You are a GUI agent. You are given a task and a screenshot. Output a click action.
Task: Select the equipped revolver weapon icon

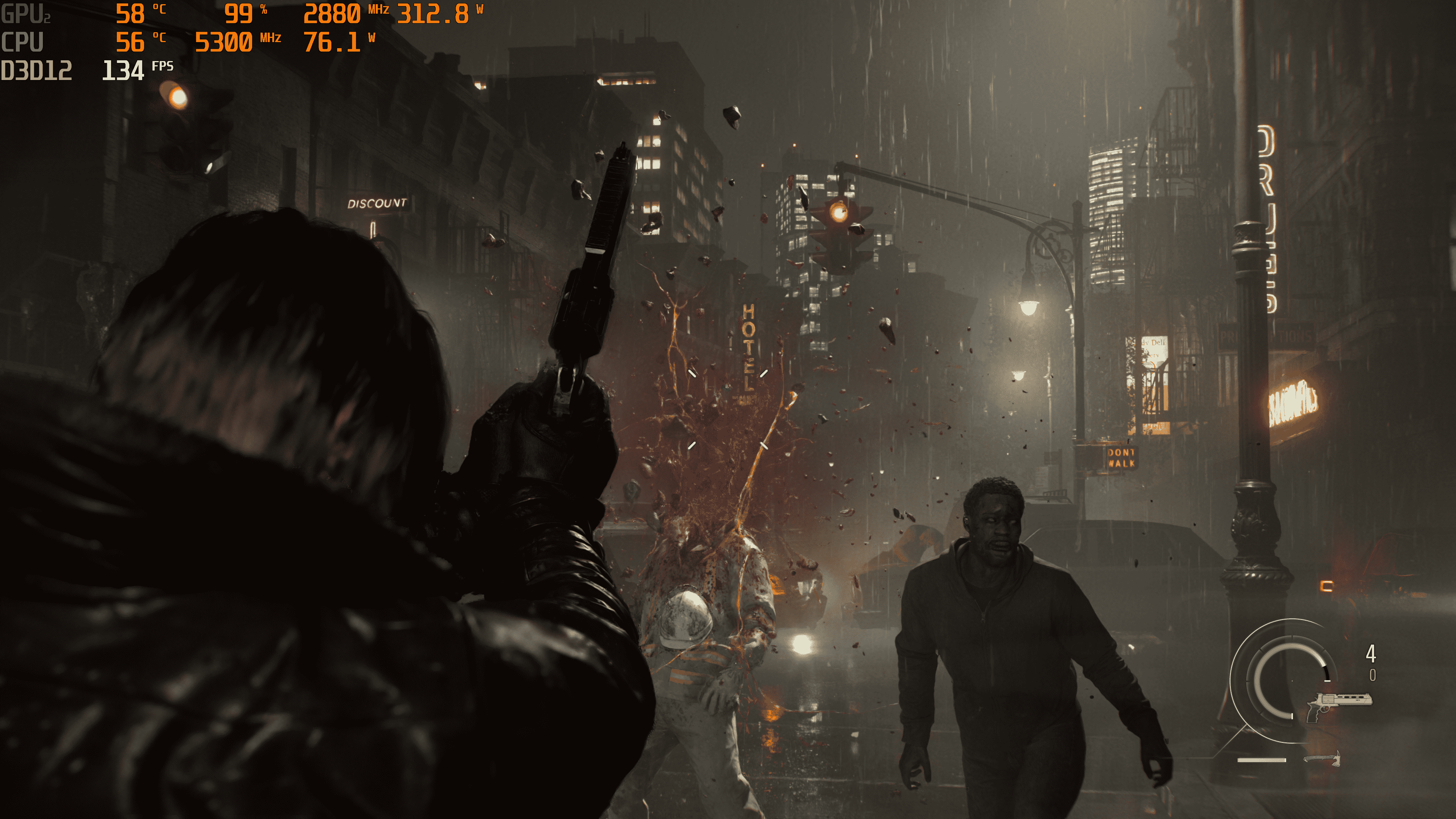1338,704
